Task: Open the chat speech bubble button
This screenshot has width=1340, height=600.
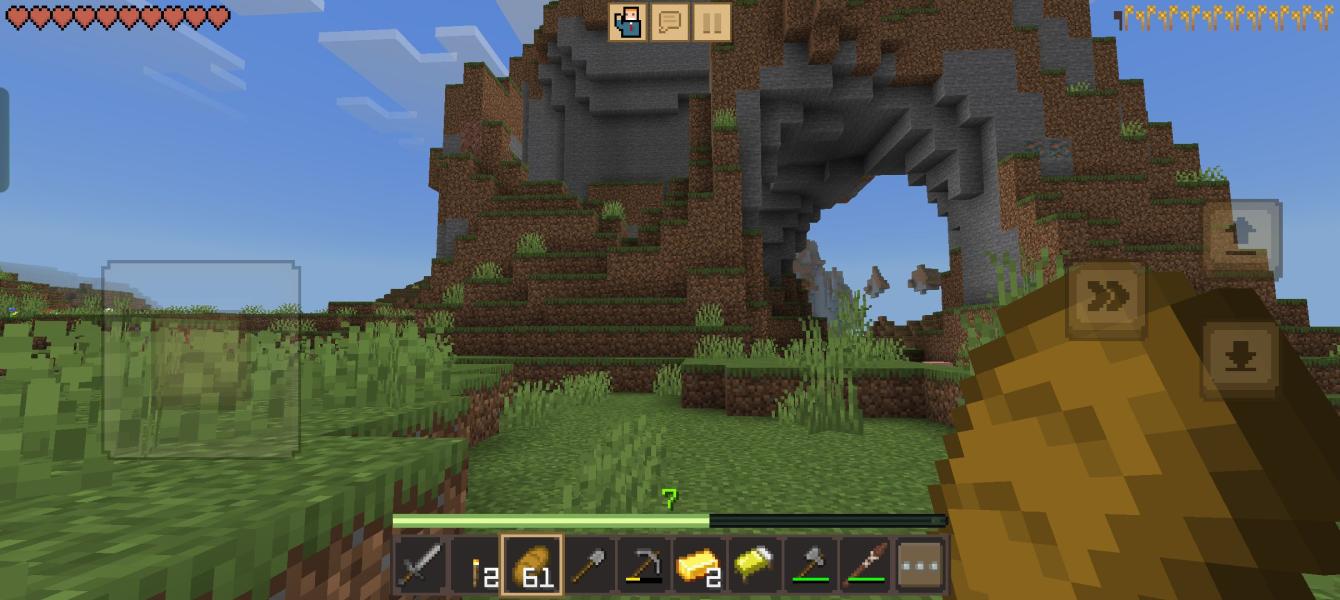Action: pos(670,22)
